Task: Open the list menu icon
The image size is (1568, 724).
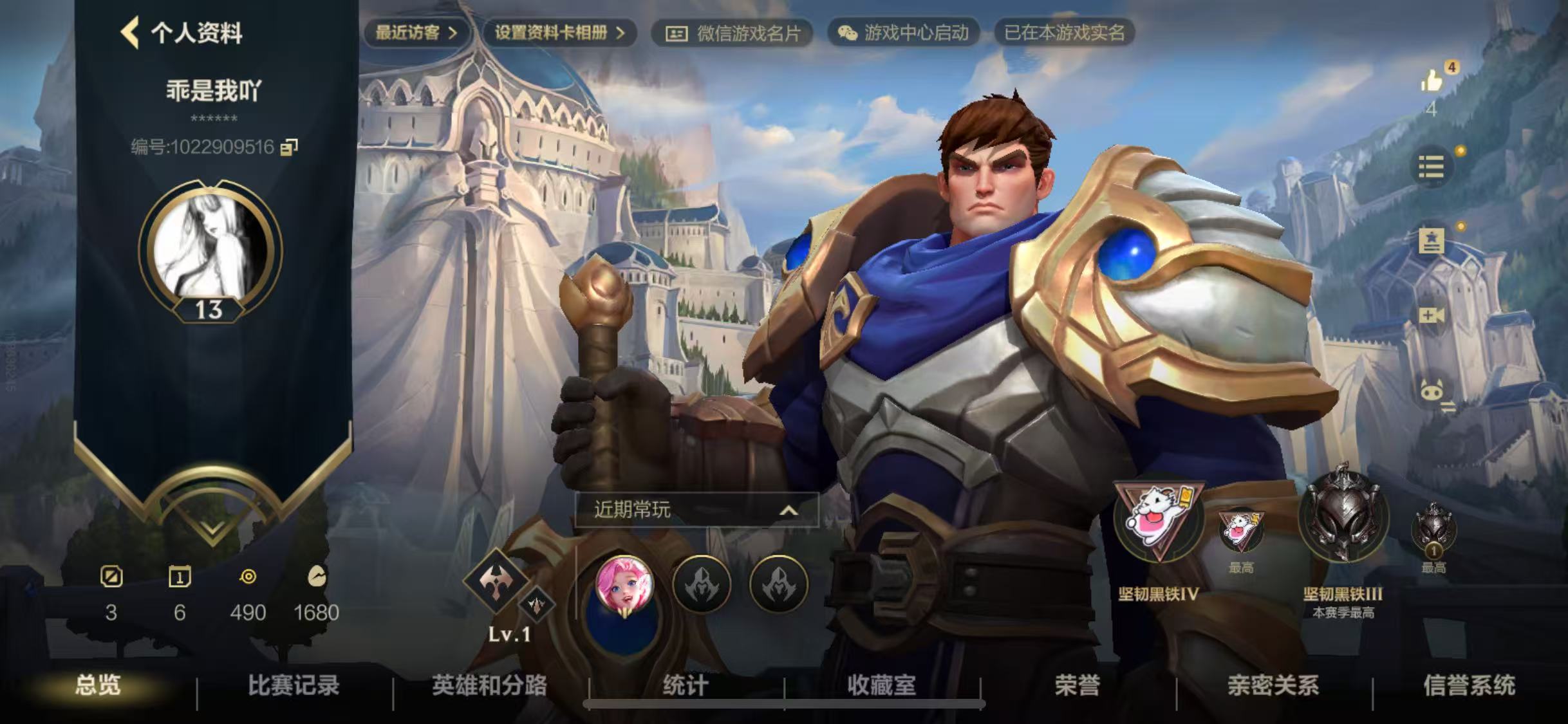Action: click(1431, 167)
